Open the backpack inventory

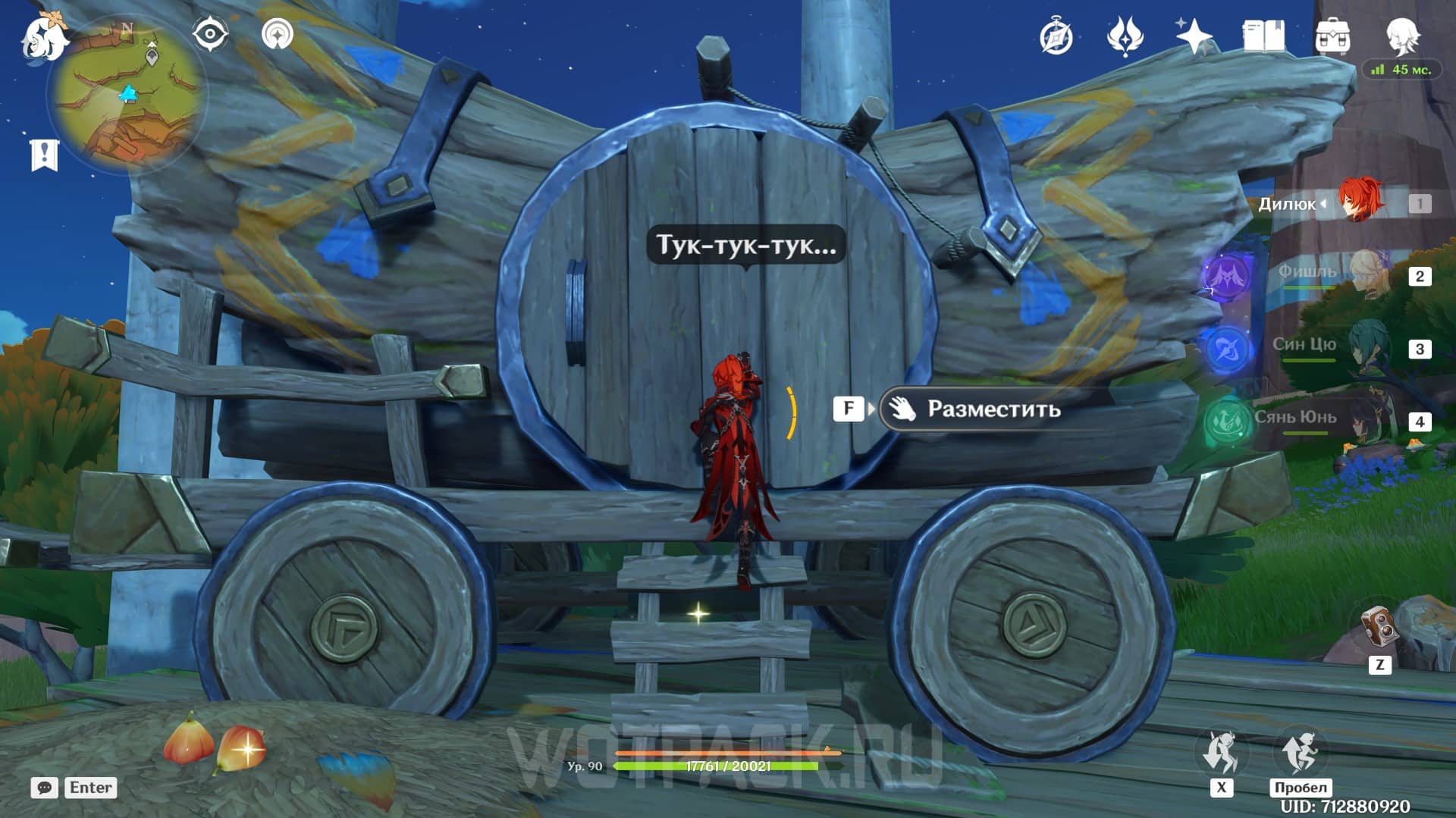pos(1332,36)
